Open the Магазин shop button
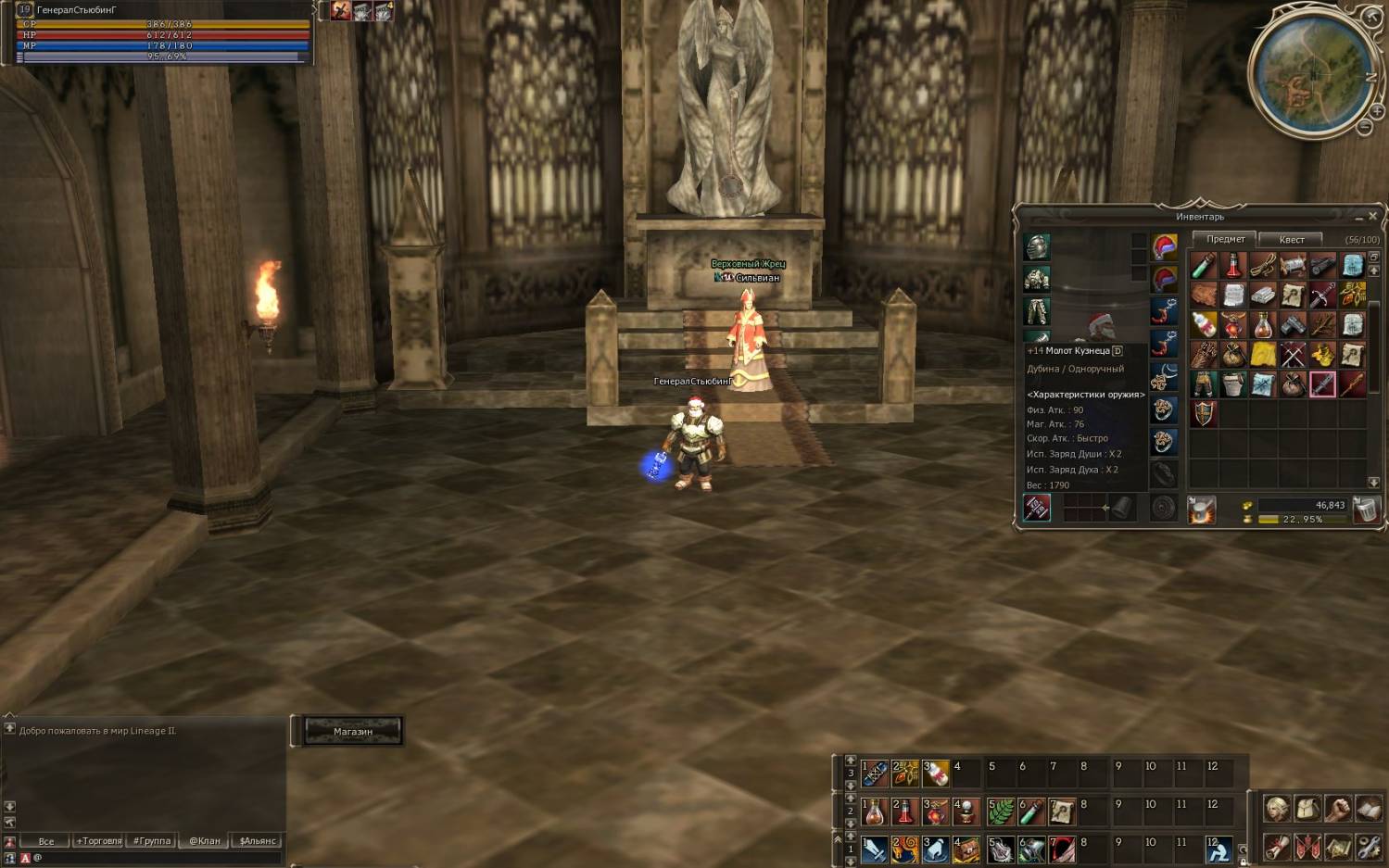Screen dimensions: 1389x868 [353, 731]
